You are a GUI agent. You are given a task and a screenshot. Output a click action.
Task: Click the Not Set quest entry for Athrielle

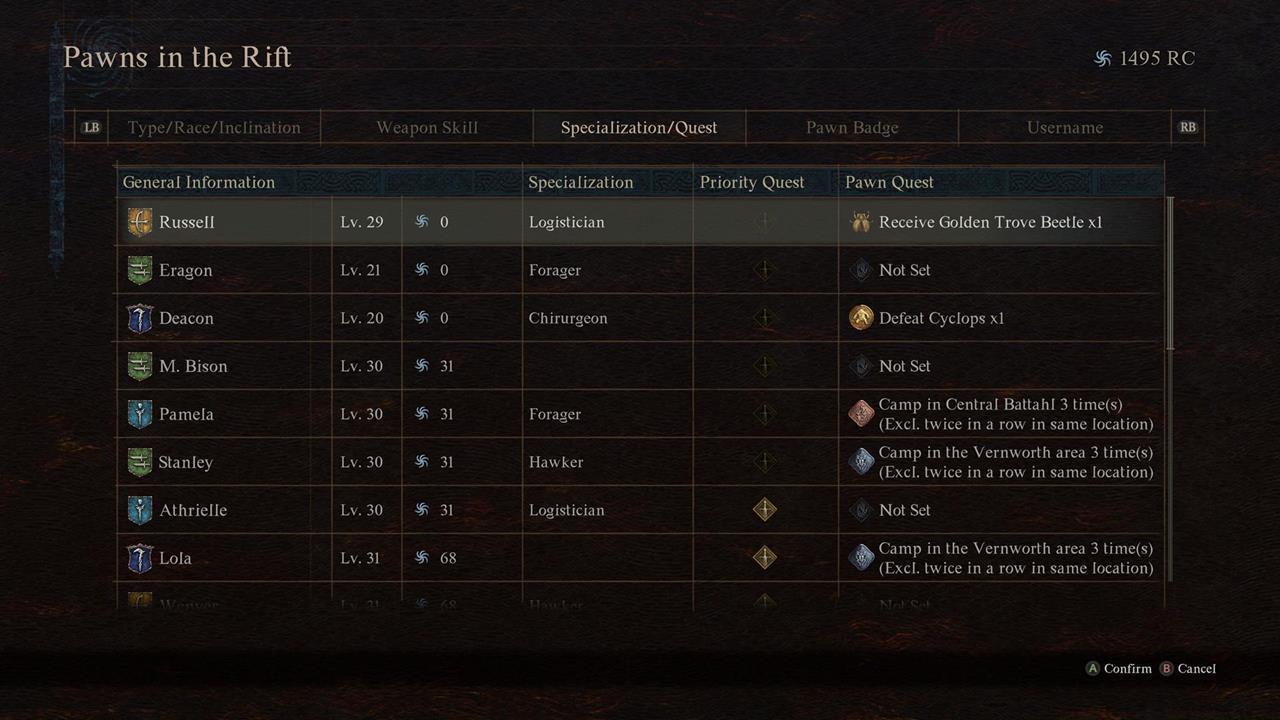[x=904, y=509]
